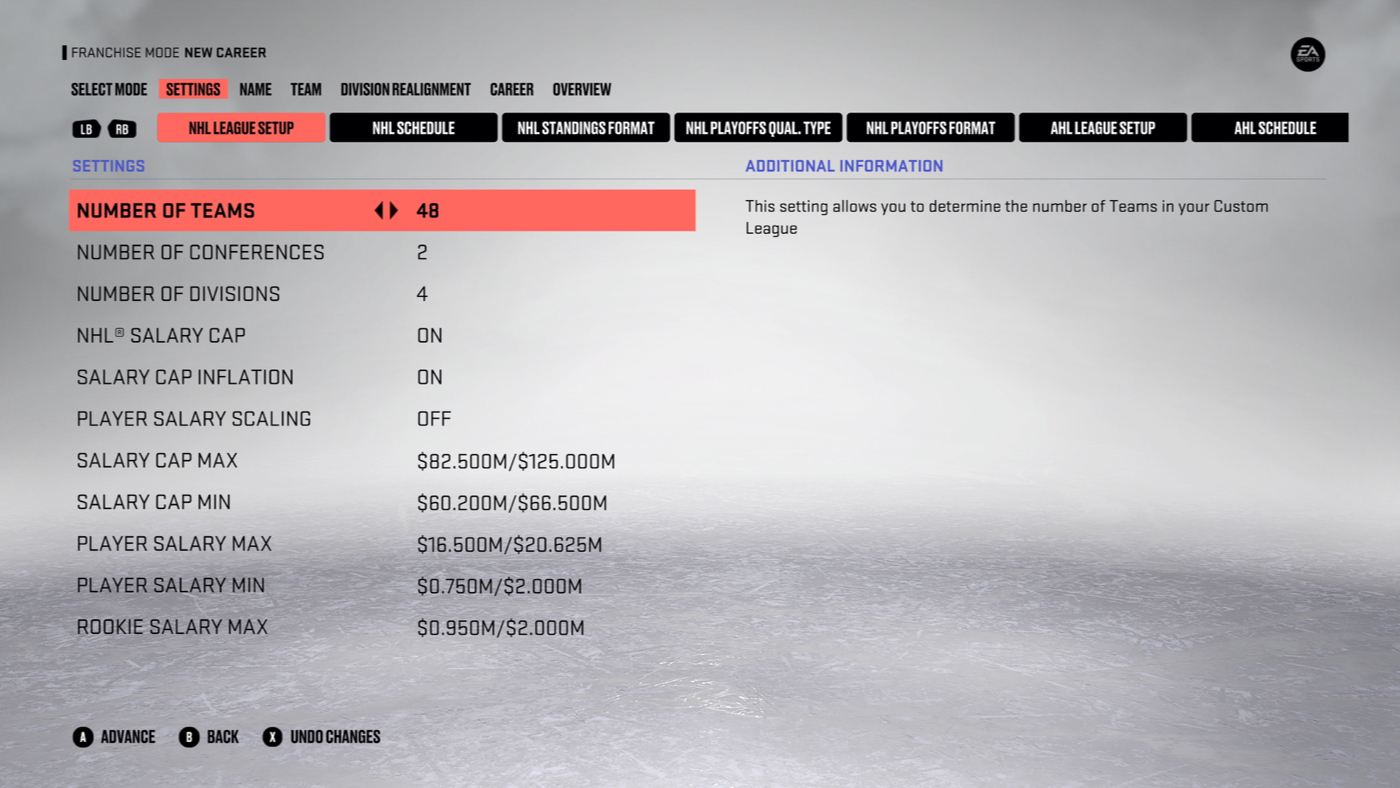Increase Number of Teams with right arrow
The height and width of the screenshot is (788, 1400).
coord(392,210)
